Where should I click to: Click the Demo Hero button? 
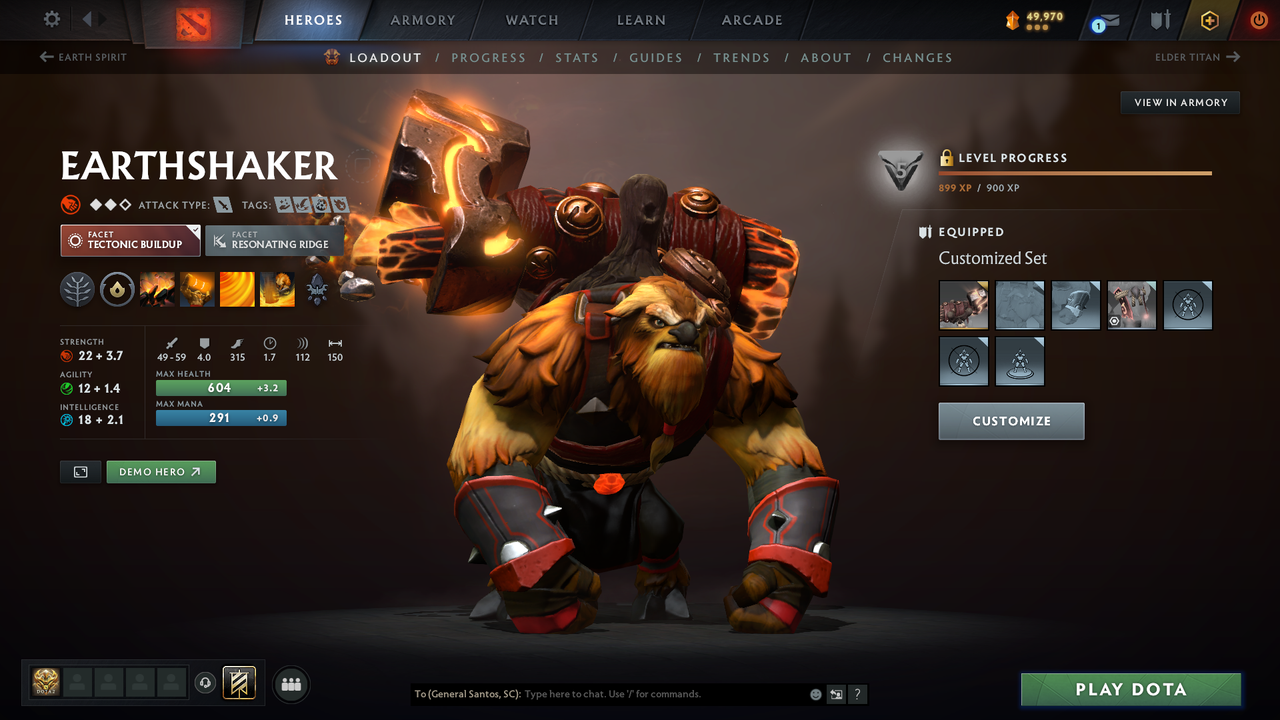coord(161,471)
